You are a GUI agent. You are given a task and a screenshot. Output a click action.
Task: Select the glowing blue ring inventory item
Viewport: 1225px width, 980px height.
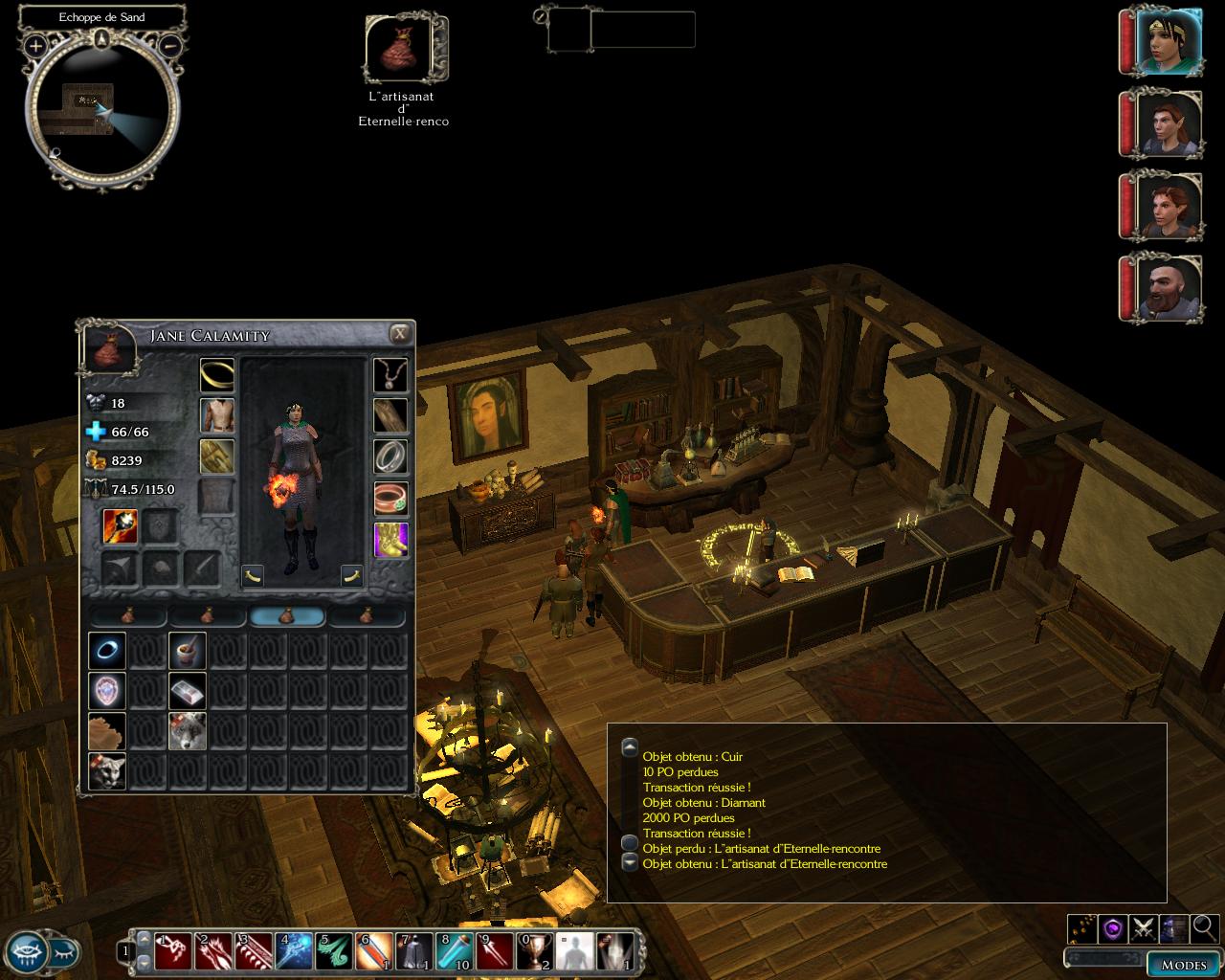106,651
